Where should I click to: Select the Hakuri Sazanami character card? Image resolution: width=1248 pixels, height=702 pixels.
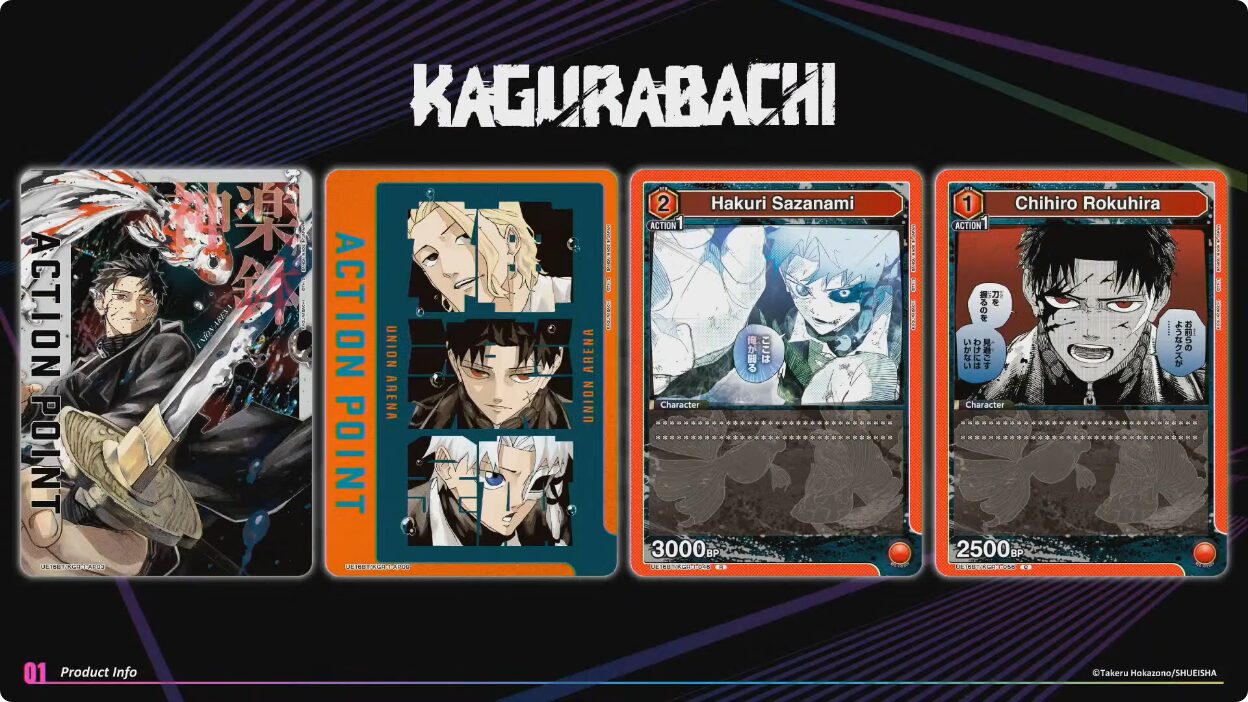pyautogui.click(x=775, y=372)
